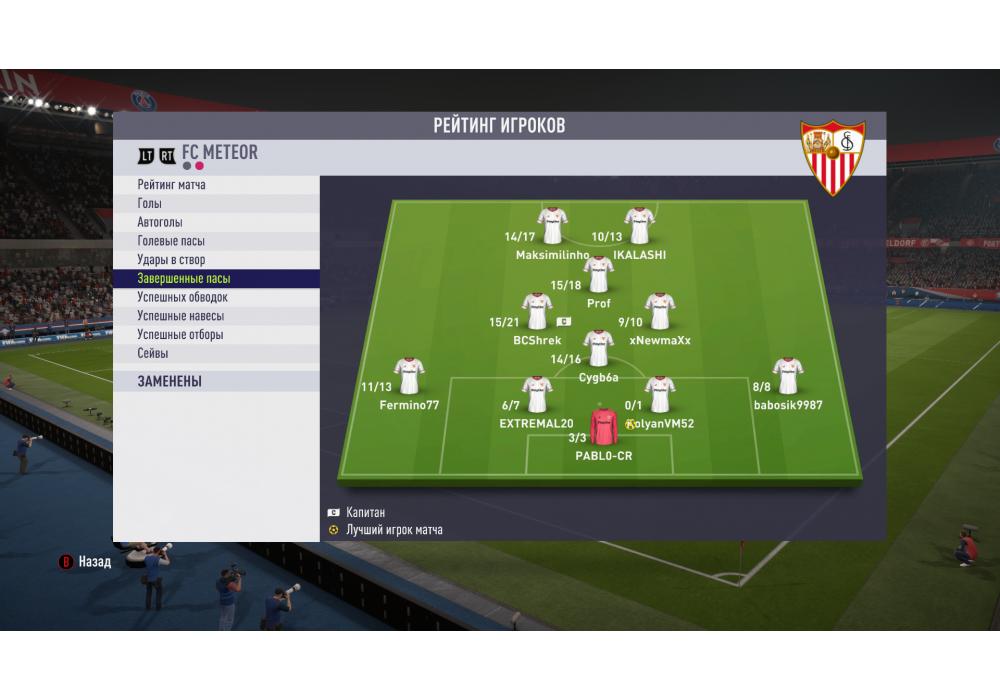Click Fermino77's shirt on the wing

409,376
